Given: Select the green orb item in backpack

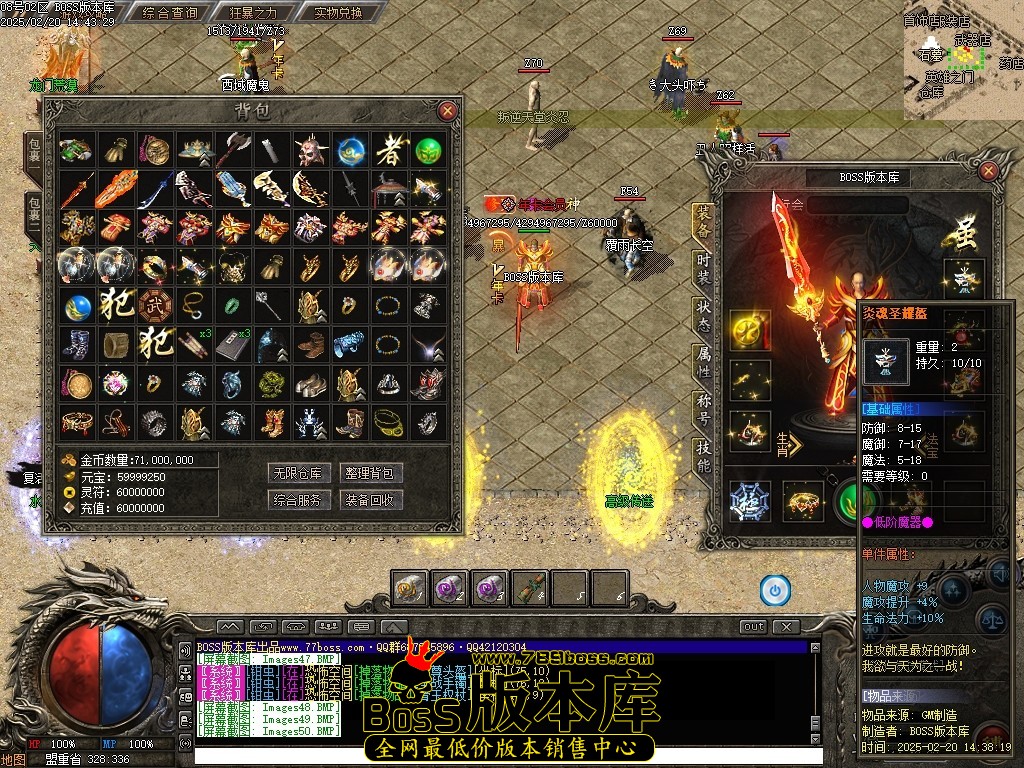Looking at the screenshot, I should coord(428,151).
